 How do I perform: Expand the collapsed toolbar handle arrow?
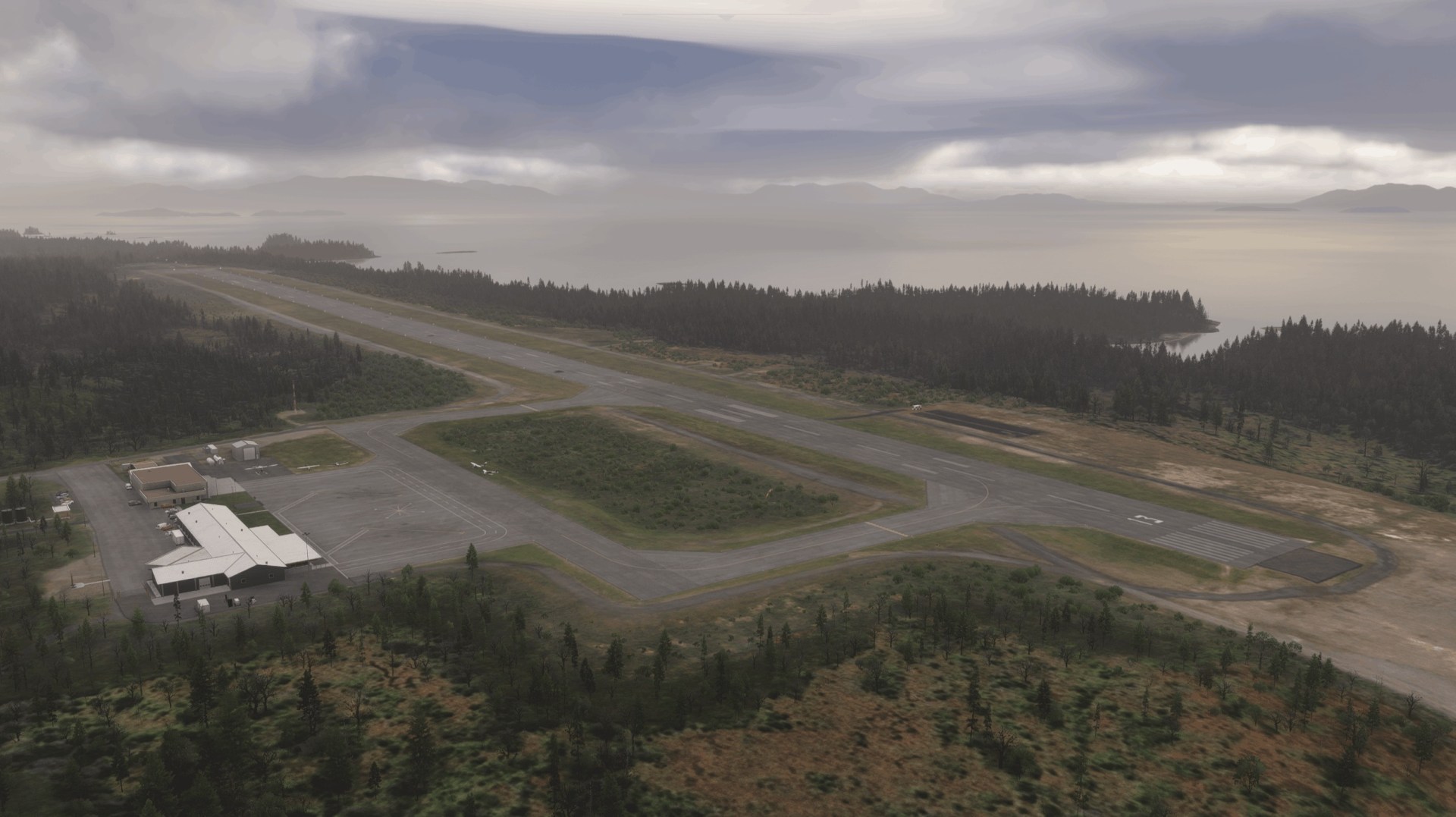coord(727,16)
